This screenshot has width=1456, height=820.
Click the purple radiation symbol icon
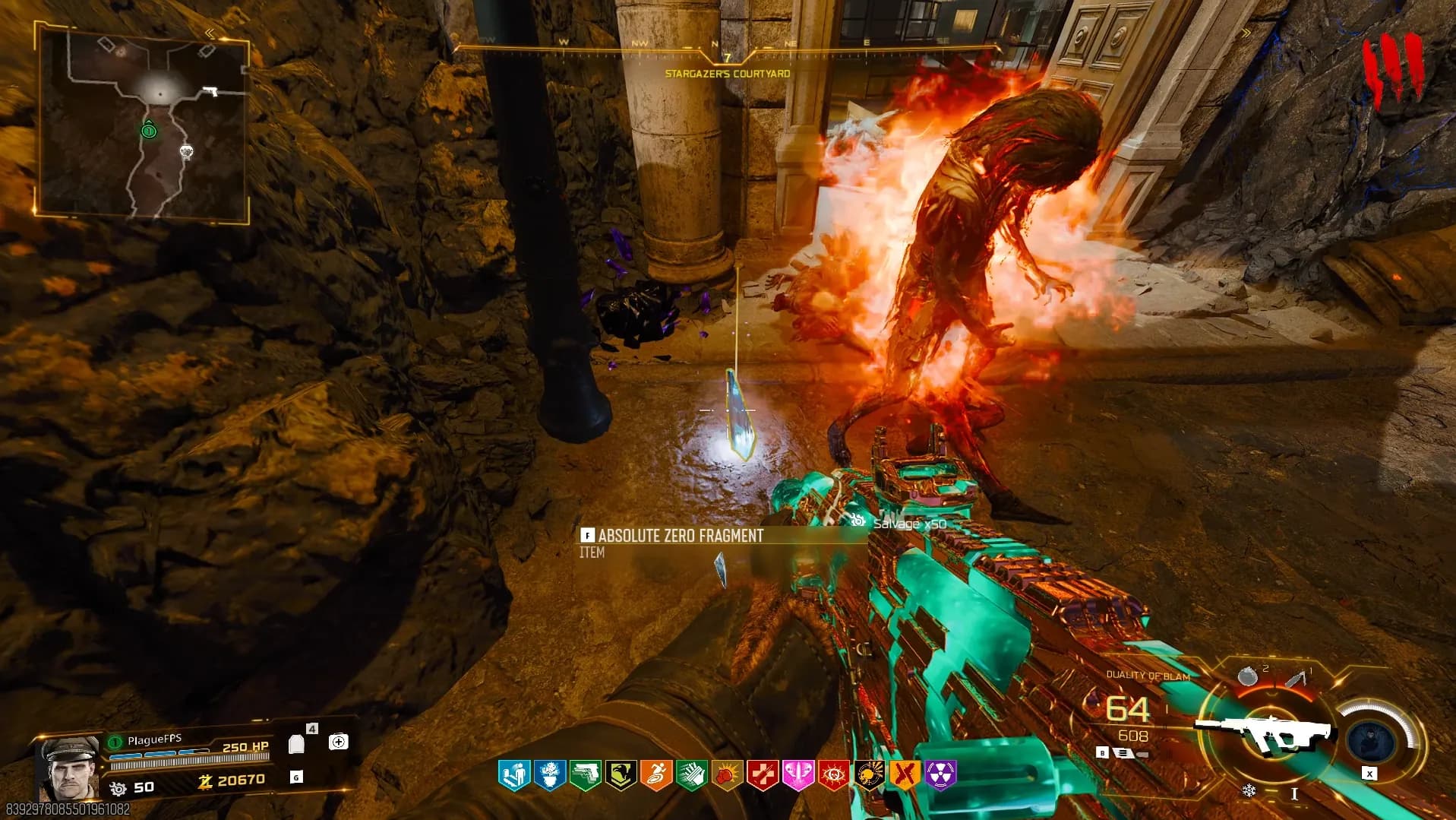click(x=940, y=775)
